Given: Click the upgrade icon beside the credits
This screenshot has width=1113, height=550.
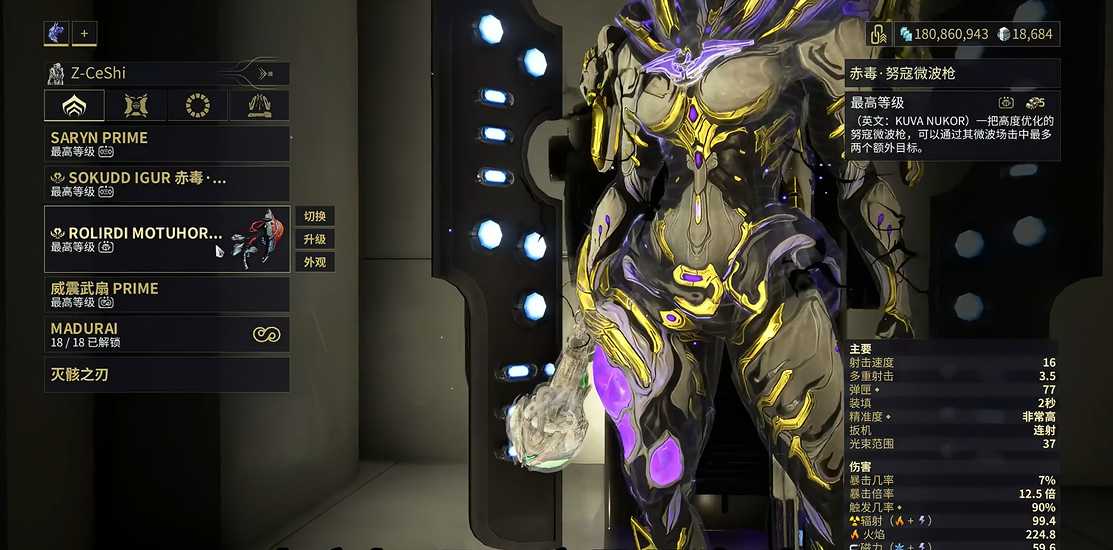Looking at the screenshot, I should coord(879,34).
